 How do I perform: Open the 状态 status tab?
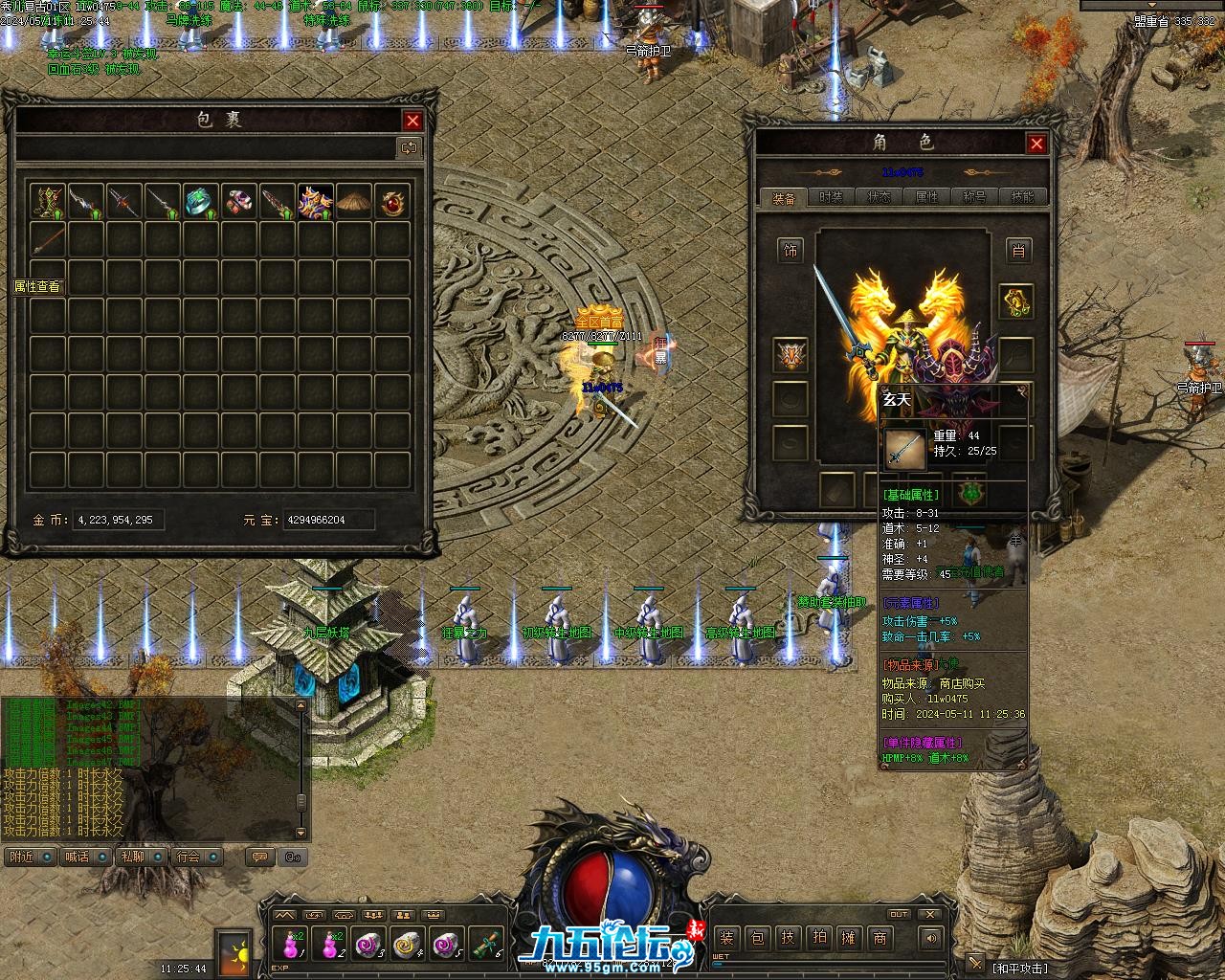point(879,197)
